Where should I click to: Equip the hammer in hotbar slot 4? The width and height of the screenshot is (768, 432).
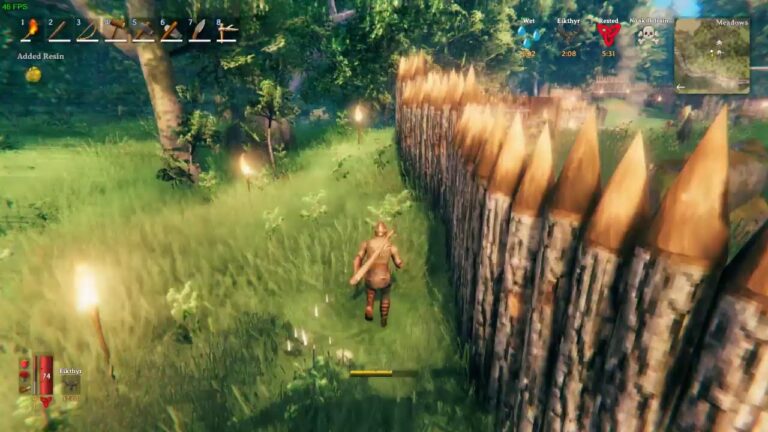(x=116, y=31)
